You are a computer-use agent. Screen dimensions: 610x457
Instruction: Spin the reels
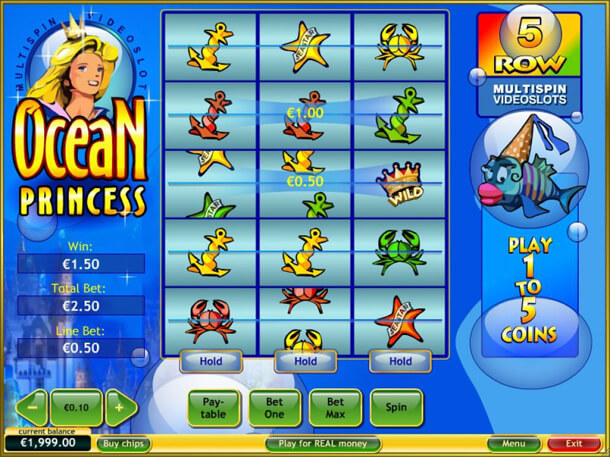396,407
